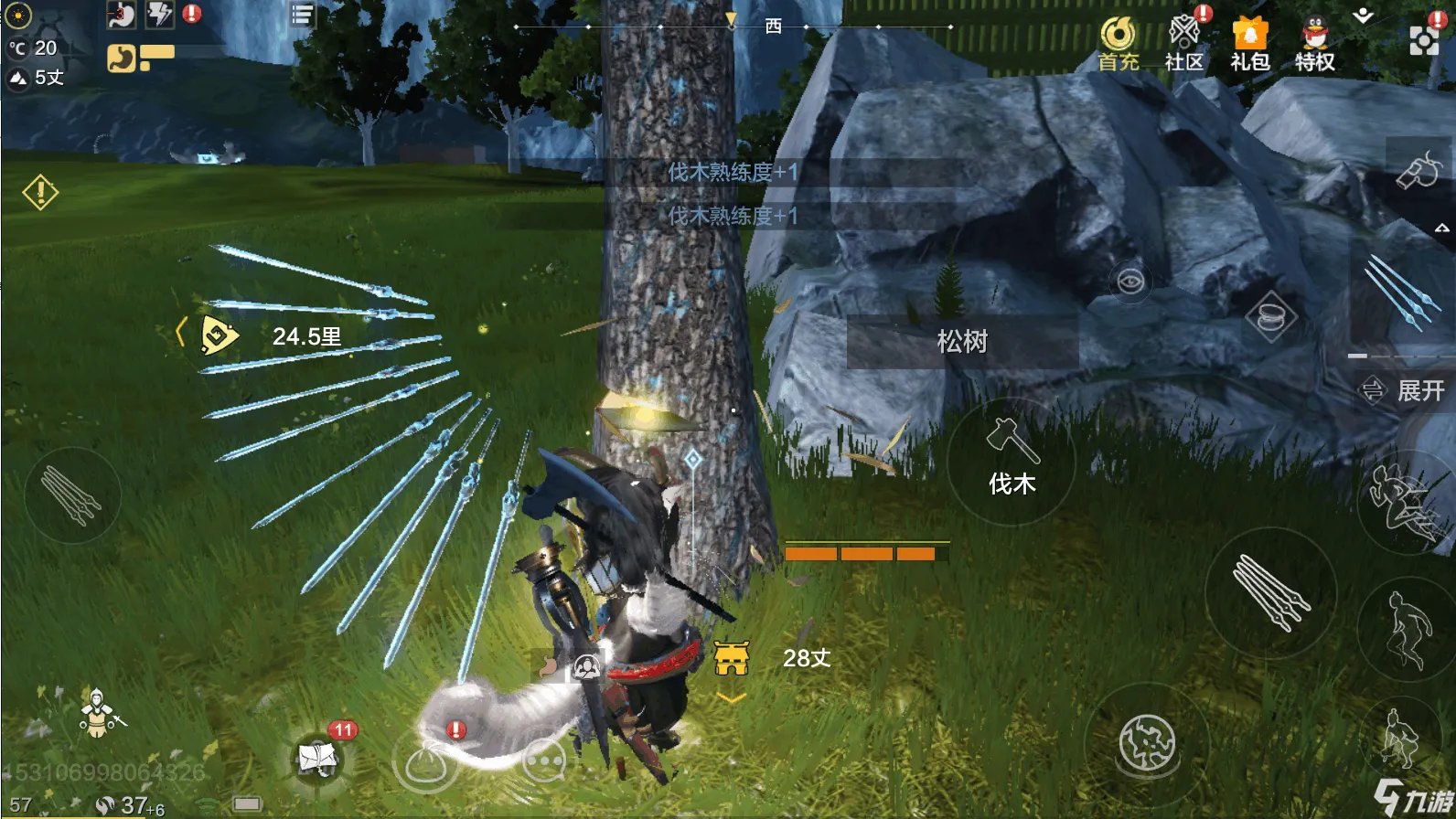Activate the main sword attack button
Screen dimensions: 1456x819
click(x=1270, y=591)
